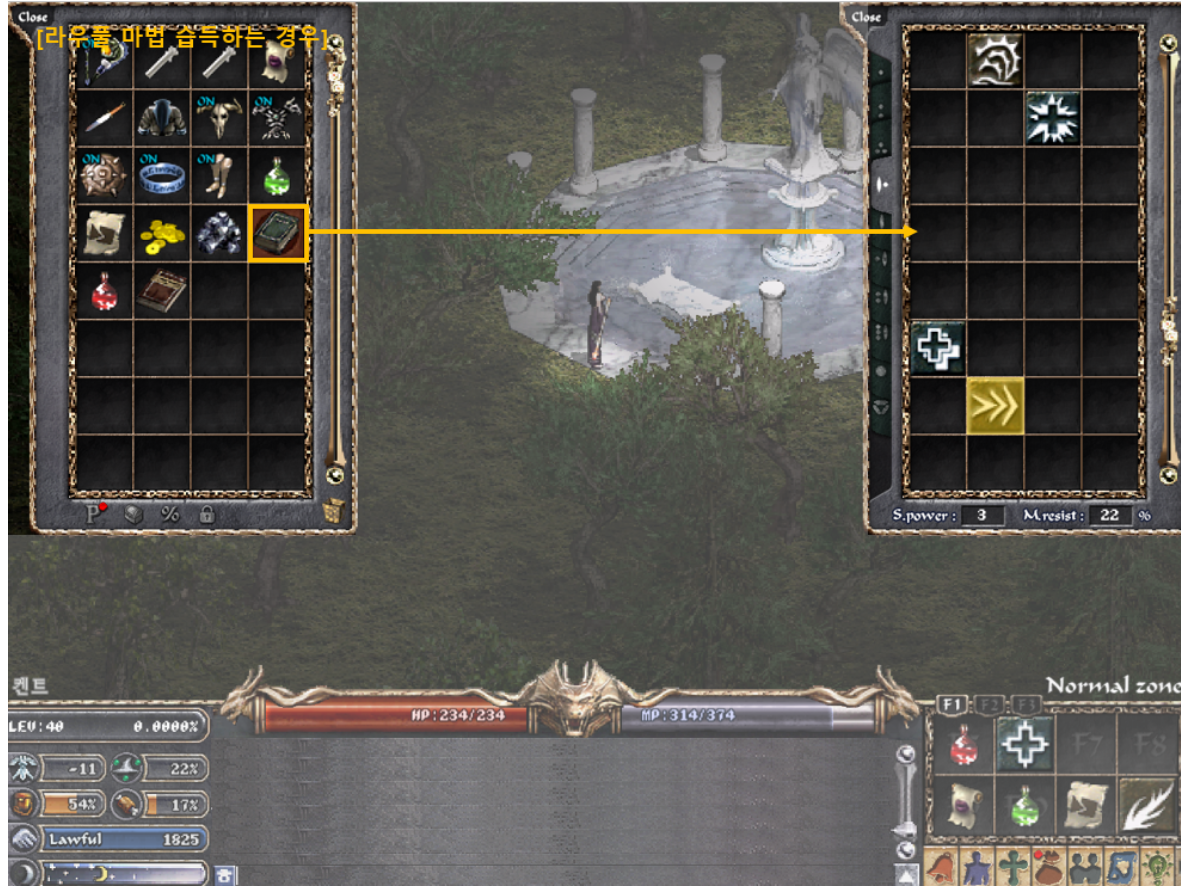Select the equipped blue ring

coord(162,176)
